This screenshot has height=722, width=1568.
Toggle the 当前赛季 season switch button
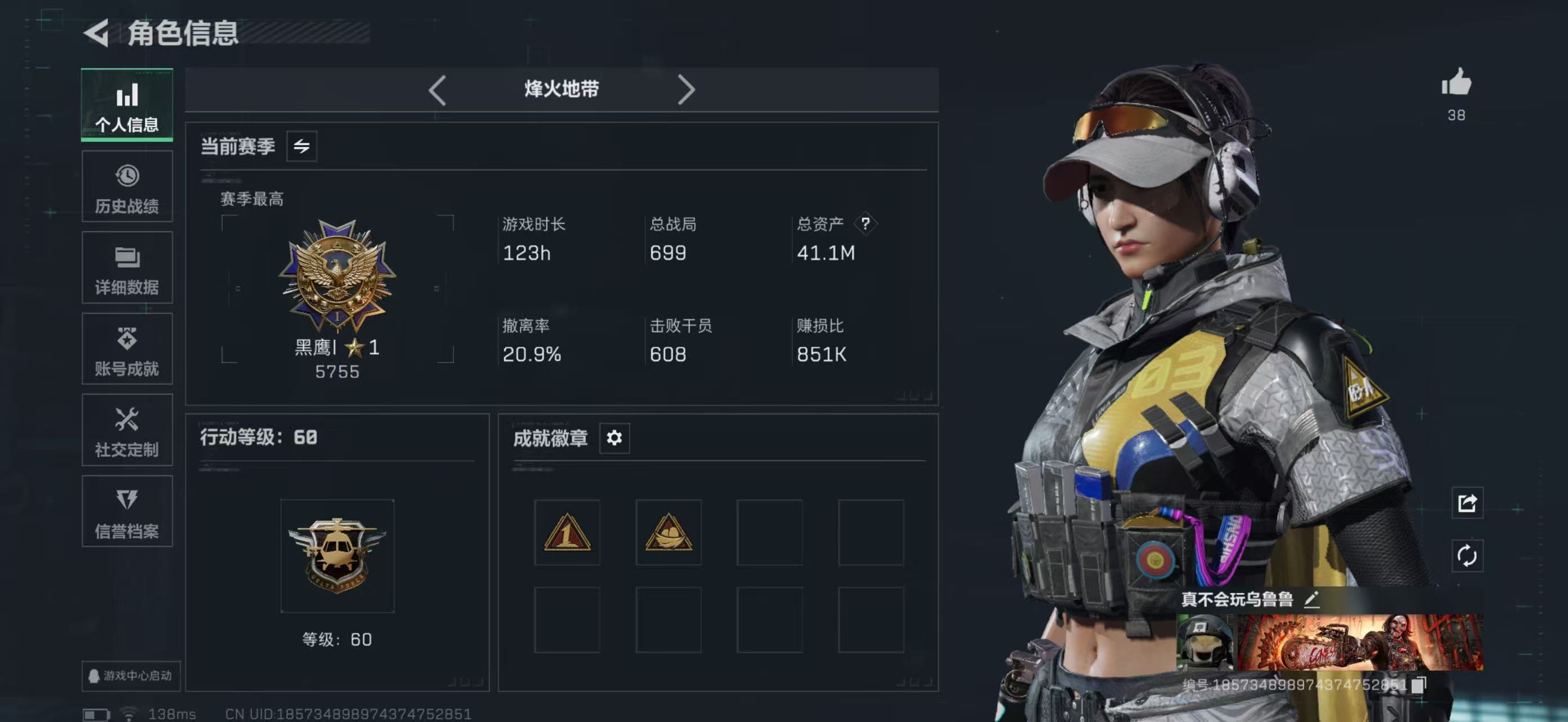(x=301, y=146)
